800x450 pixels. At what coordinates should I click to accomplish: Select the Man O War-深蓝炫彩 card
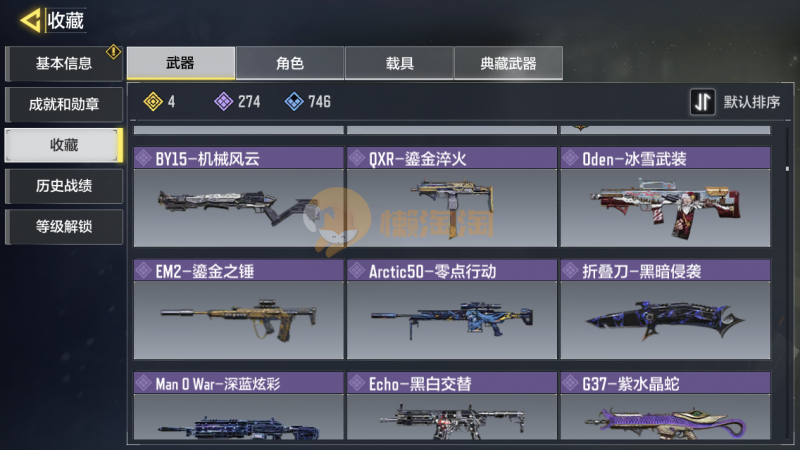pyautogui.click(x=238, y=408)
